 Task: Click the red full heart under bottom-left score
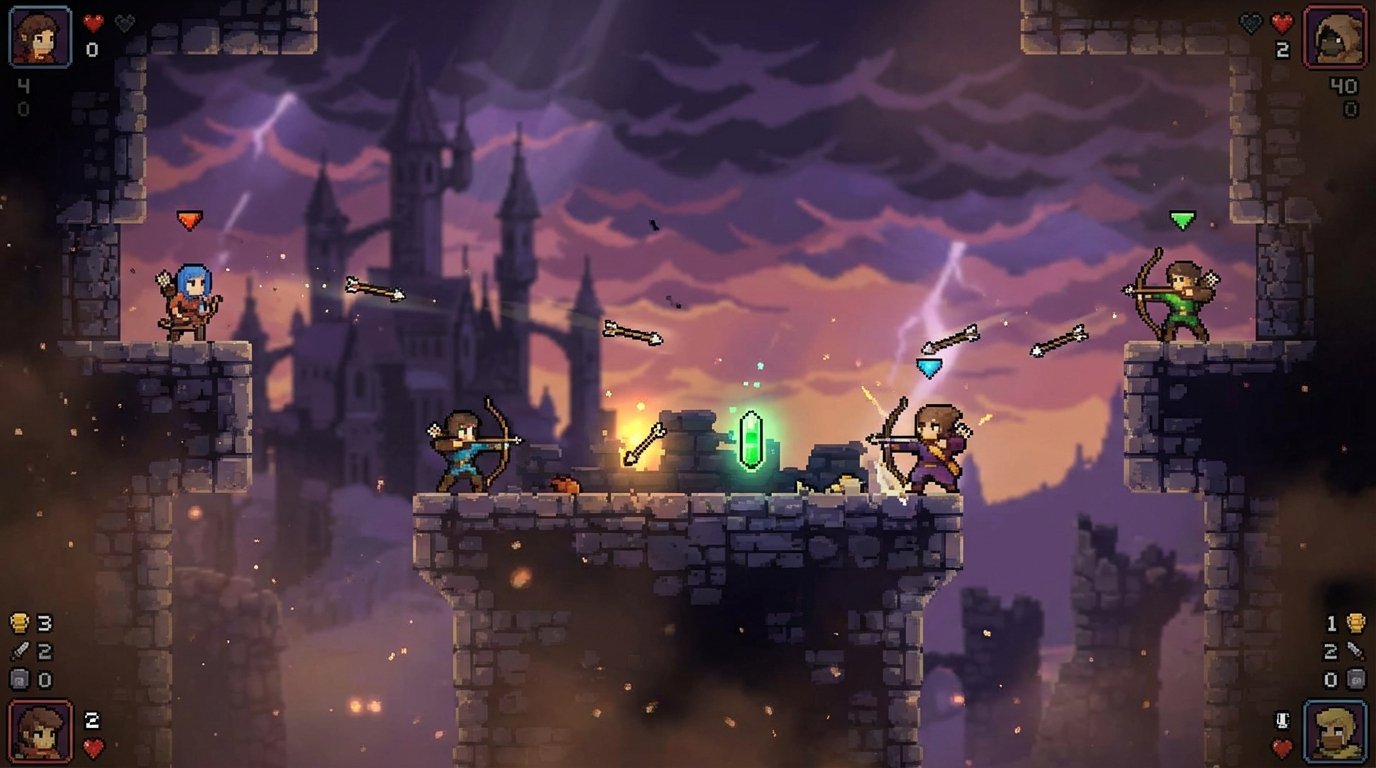pos(94,746)
